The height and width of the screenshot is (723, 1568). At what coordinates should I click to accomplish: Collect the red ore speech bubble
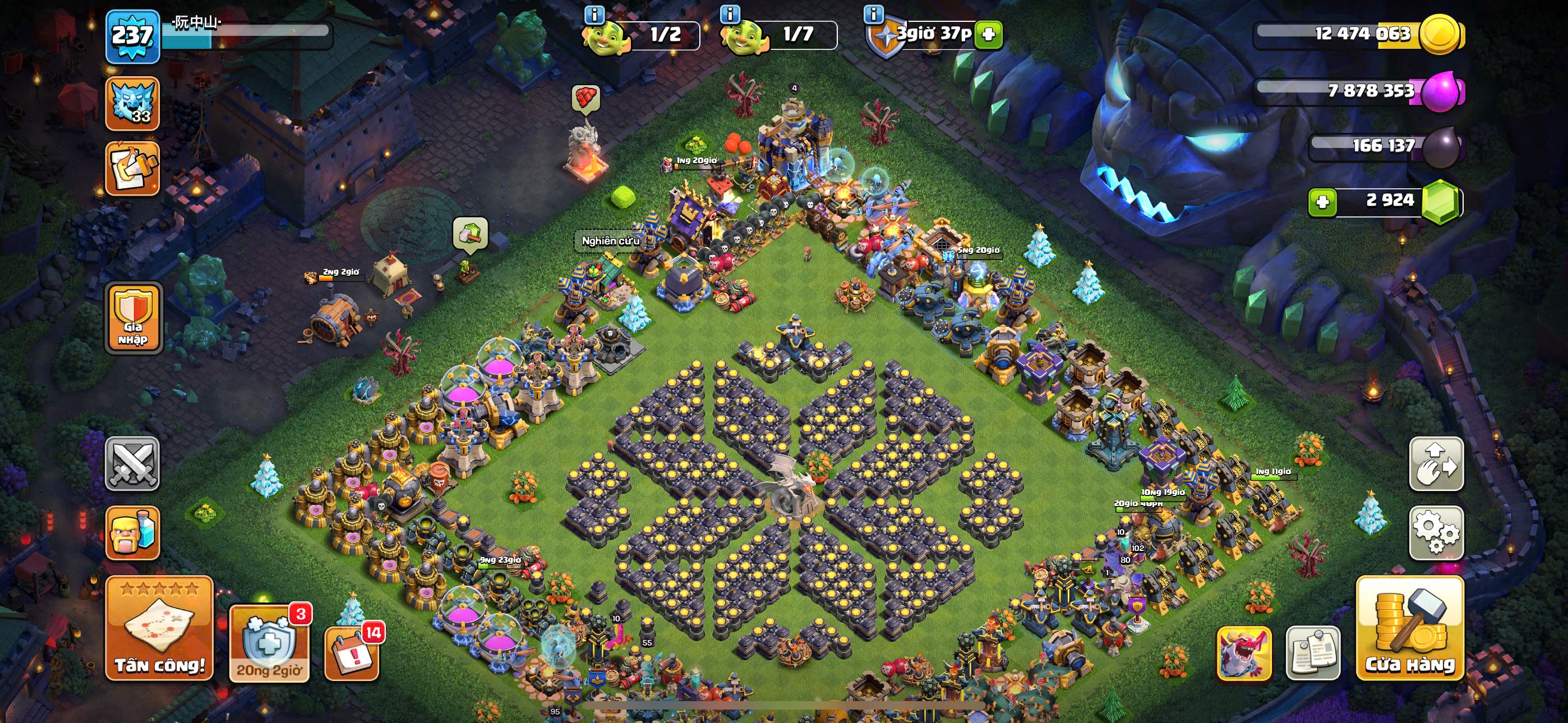tap(586, 98)
